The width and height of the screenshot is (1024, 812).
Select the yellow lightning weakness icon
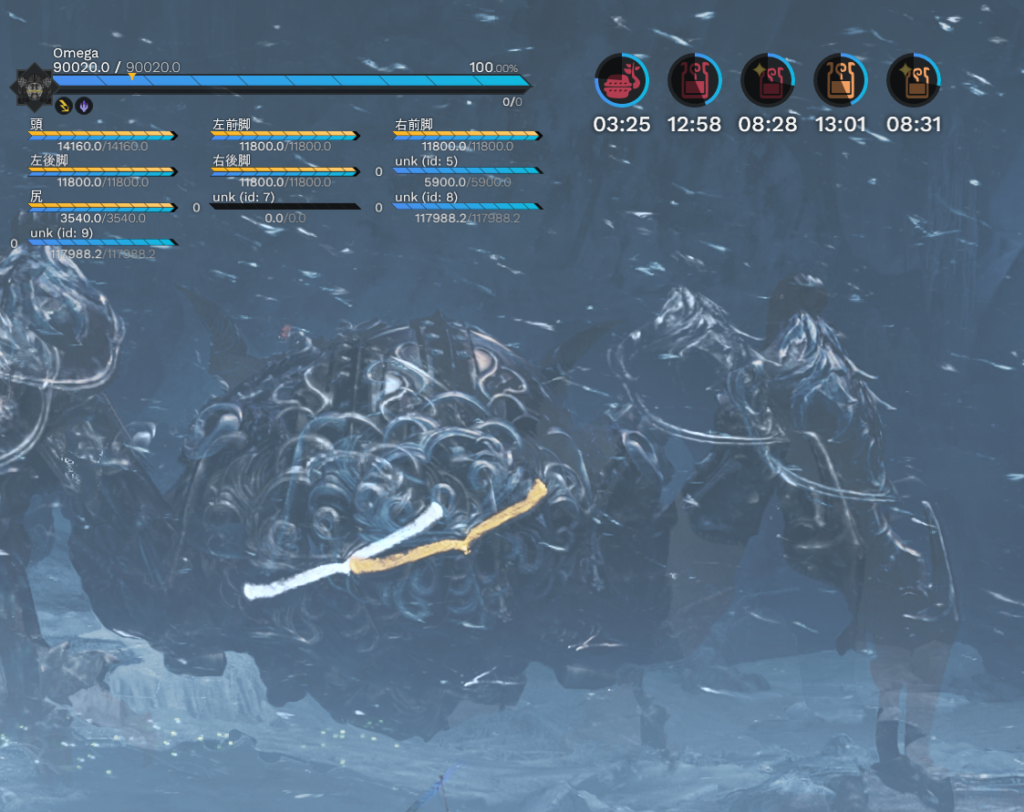click(63, 105)
